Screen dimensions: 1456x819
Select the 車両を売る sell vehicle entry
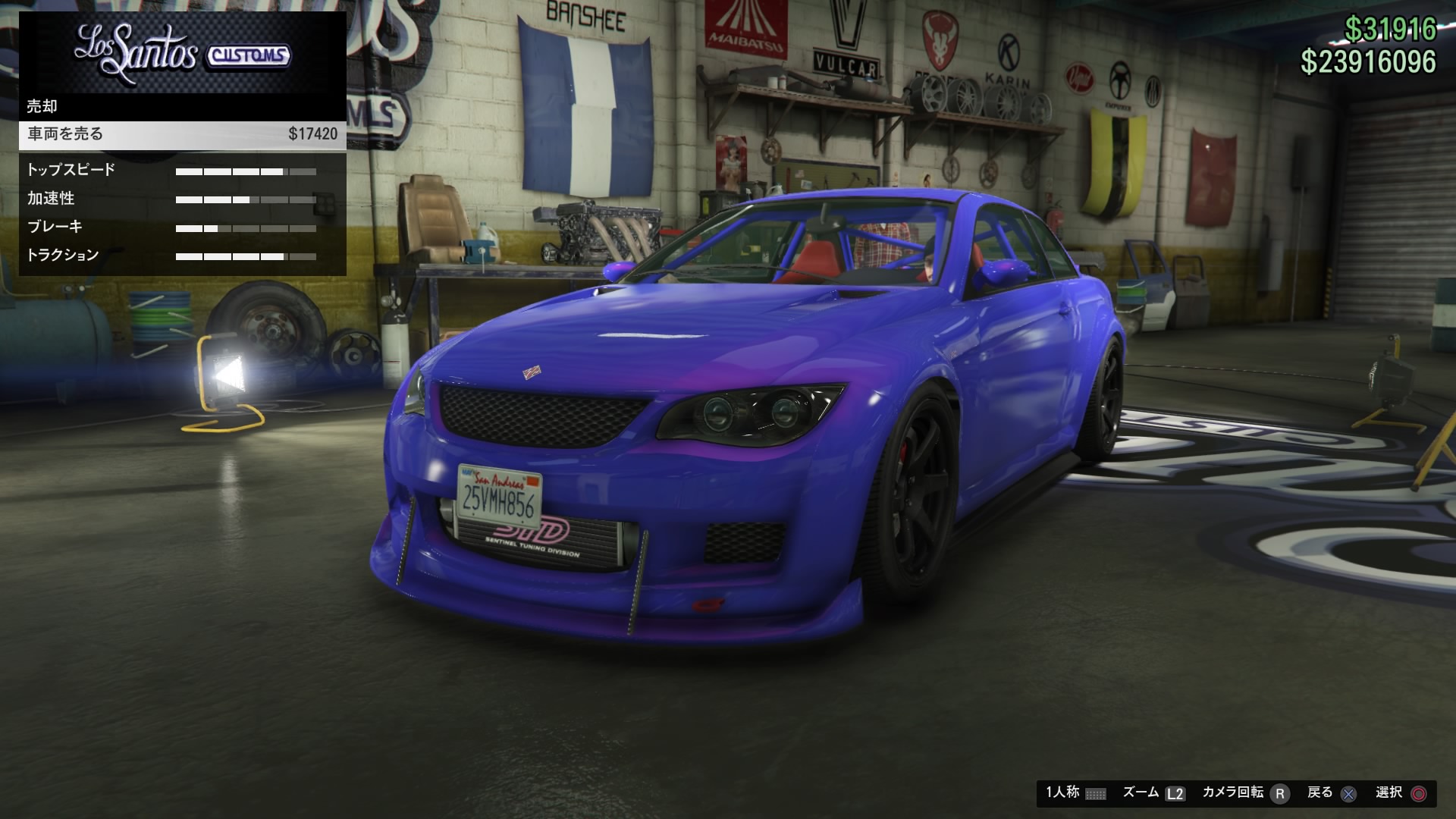[182, 134]
